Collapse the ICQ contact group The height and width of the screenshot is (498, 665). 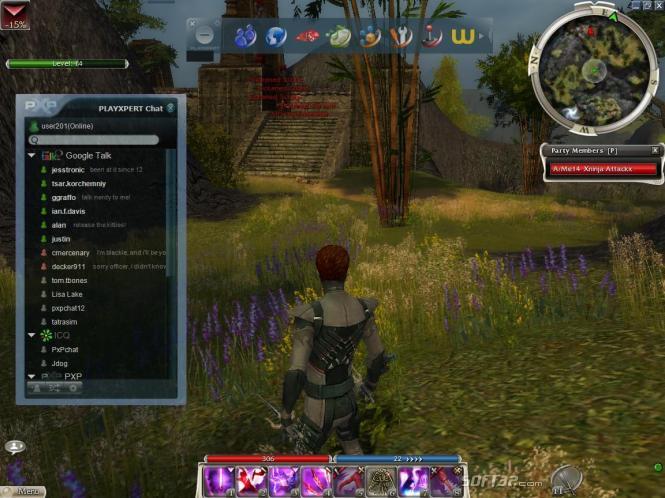pos(32,335)
